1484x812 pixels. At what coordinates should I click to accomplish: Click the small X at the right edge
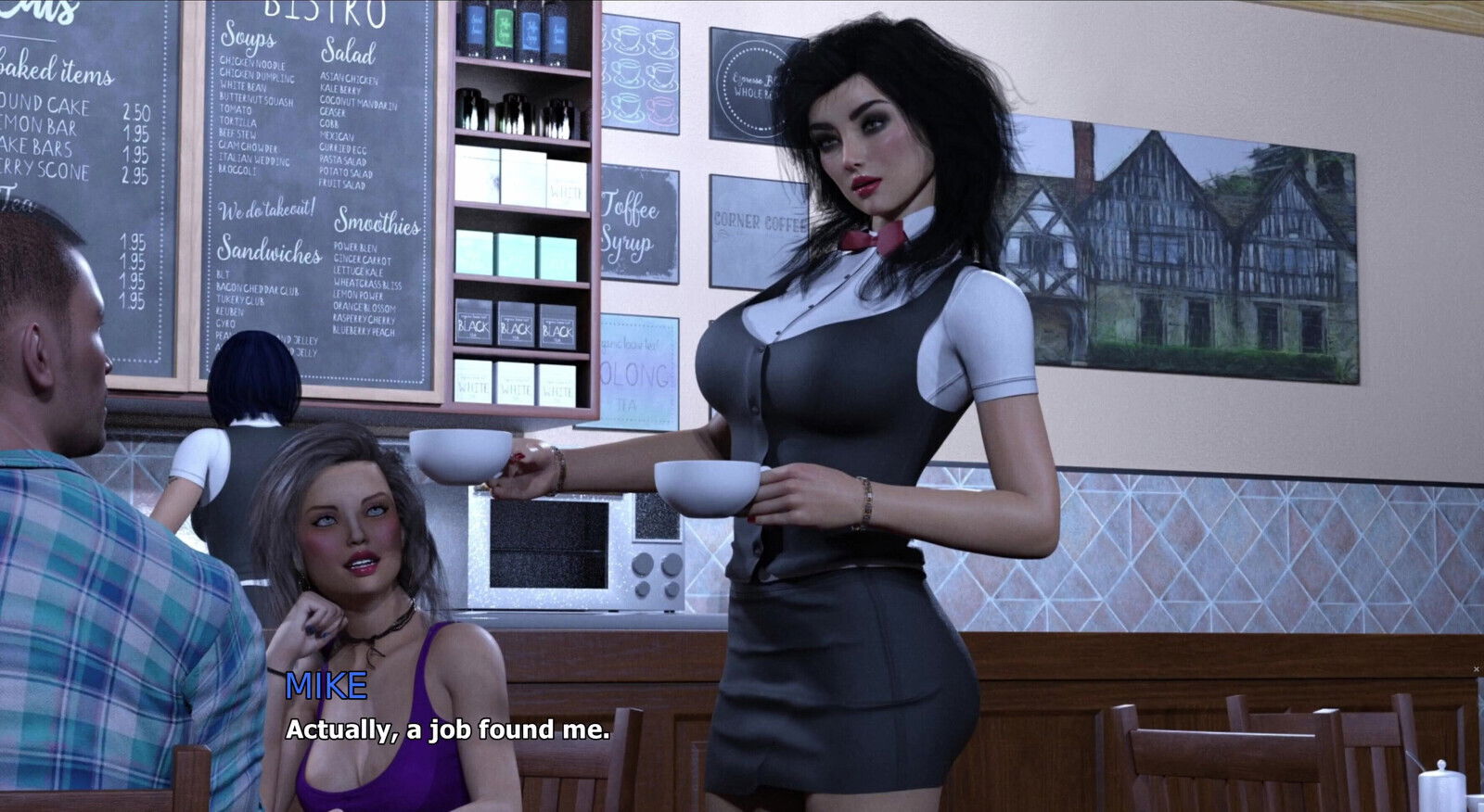1477,668
